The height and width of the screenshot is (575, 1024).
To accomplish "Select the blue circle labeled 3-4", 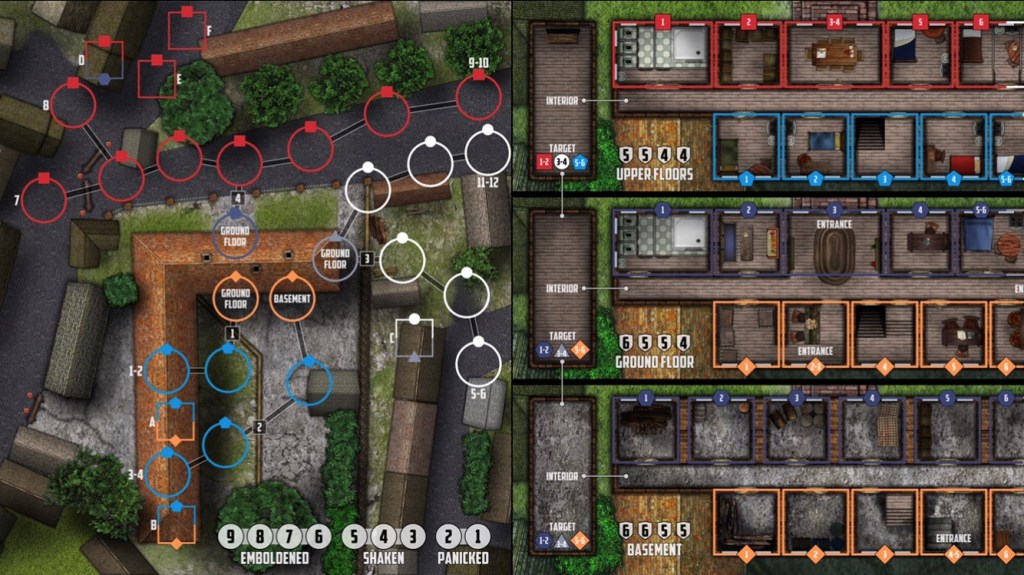I will click(167, 474).
